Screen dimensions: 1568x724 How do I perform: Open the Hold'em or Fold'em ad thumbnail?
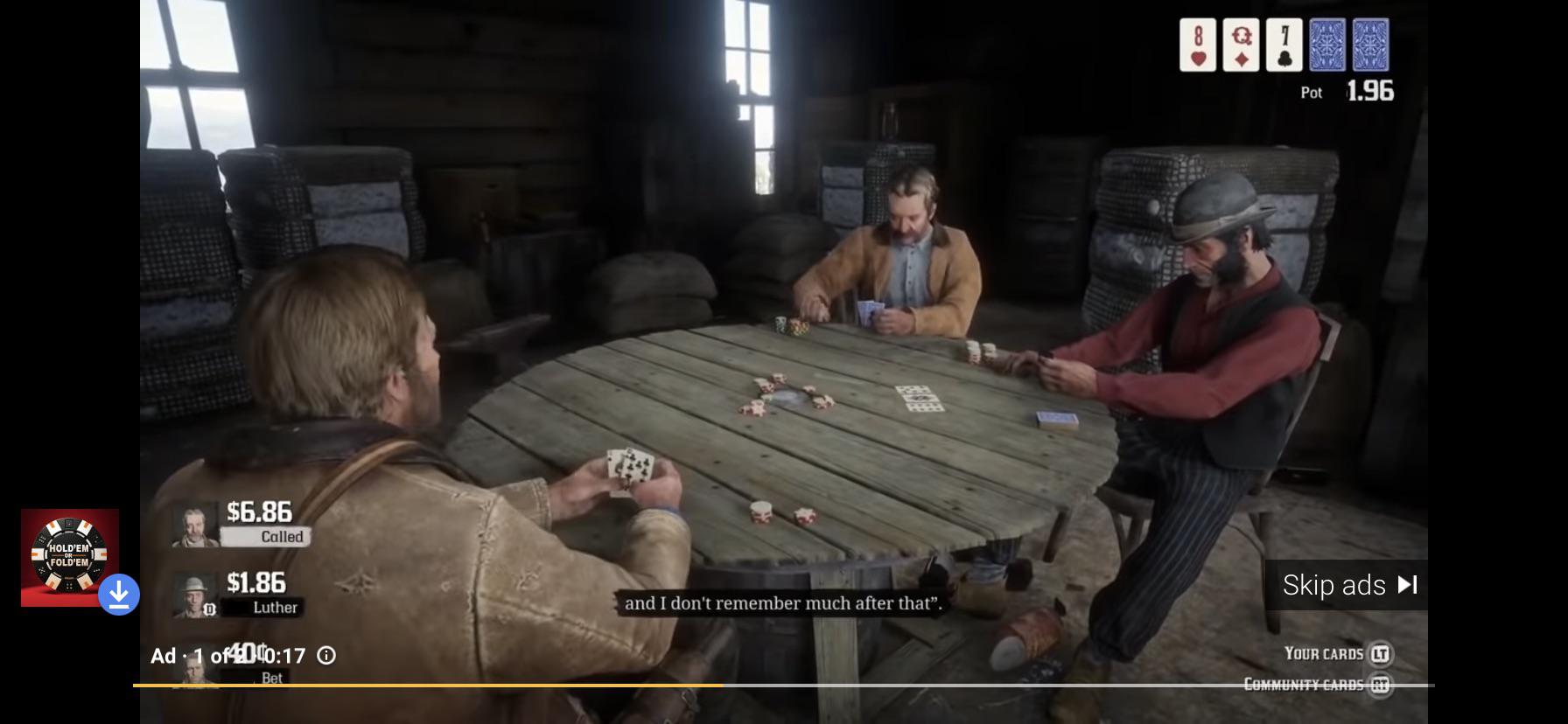[70, 557]
